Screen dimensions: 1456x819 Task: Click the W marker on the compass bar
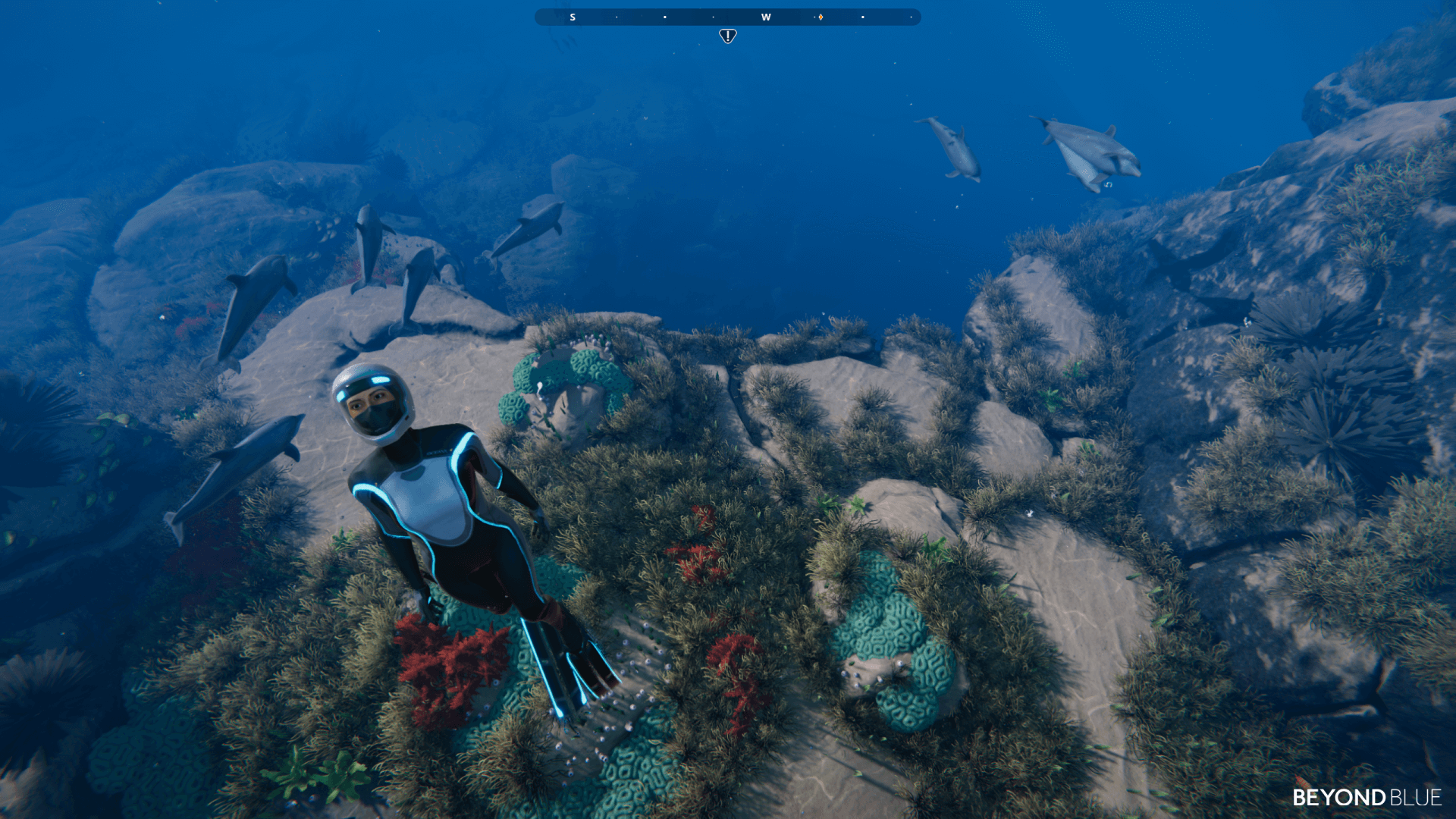766,17
